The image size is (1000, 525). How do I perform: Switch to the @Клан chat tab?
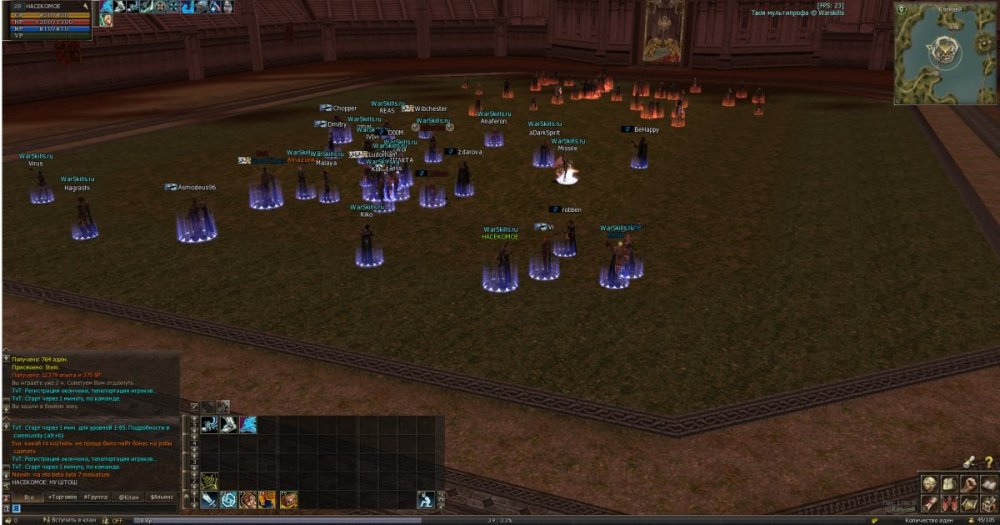[129, 497]
